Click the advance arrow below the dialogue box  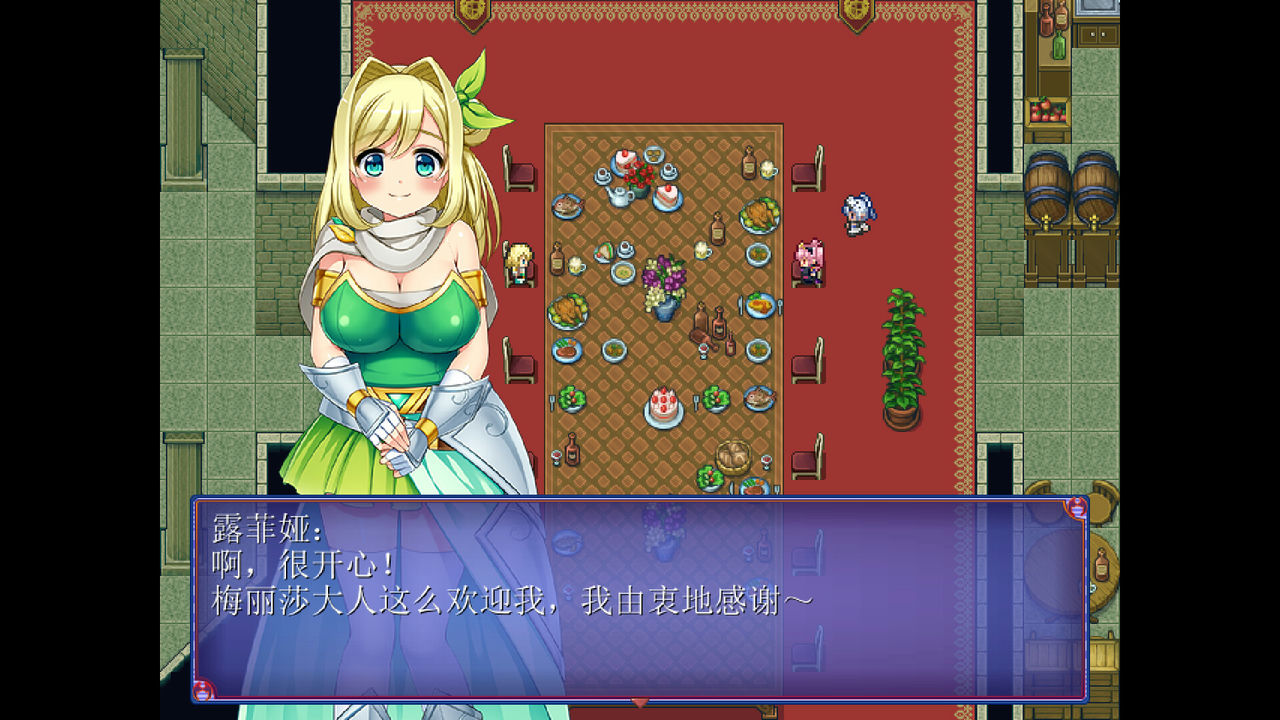pos(640,700)
